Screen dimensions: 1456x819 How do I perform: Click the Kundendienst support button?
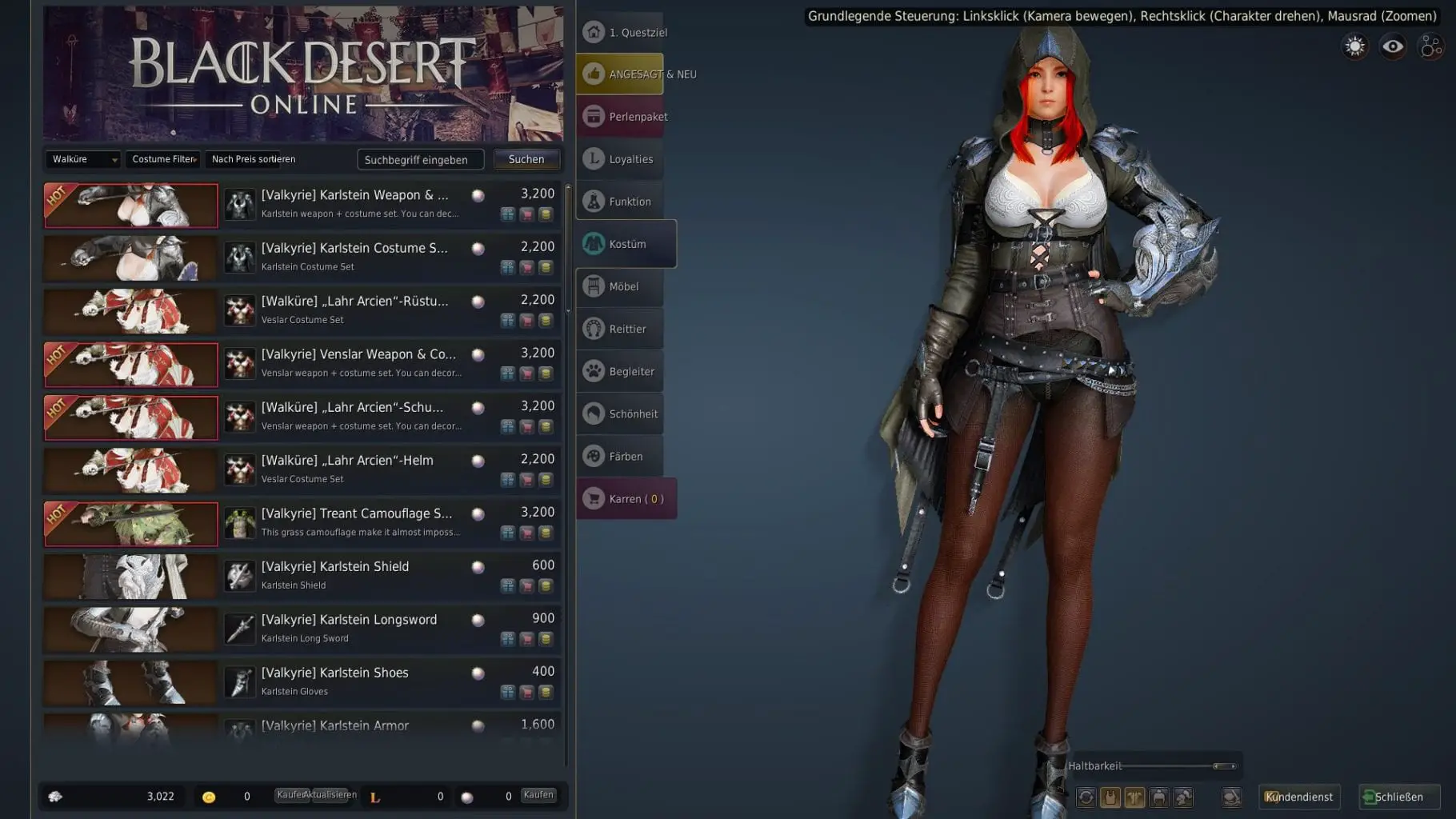(x=1299, y=797)
